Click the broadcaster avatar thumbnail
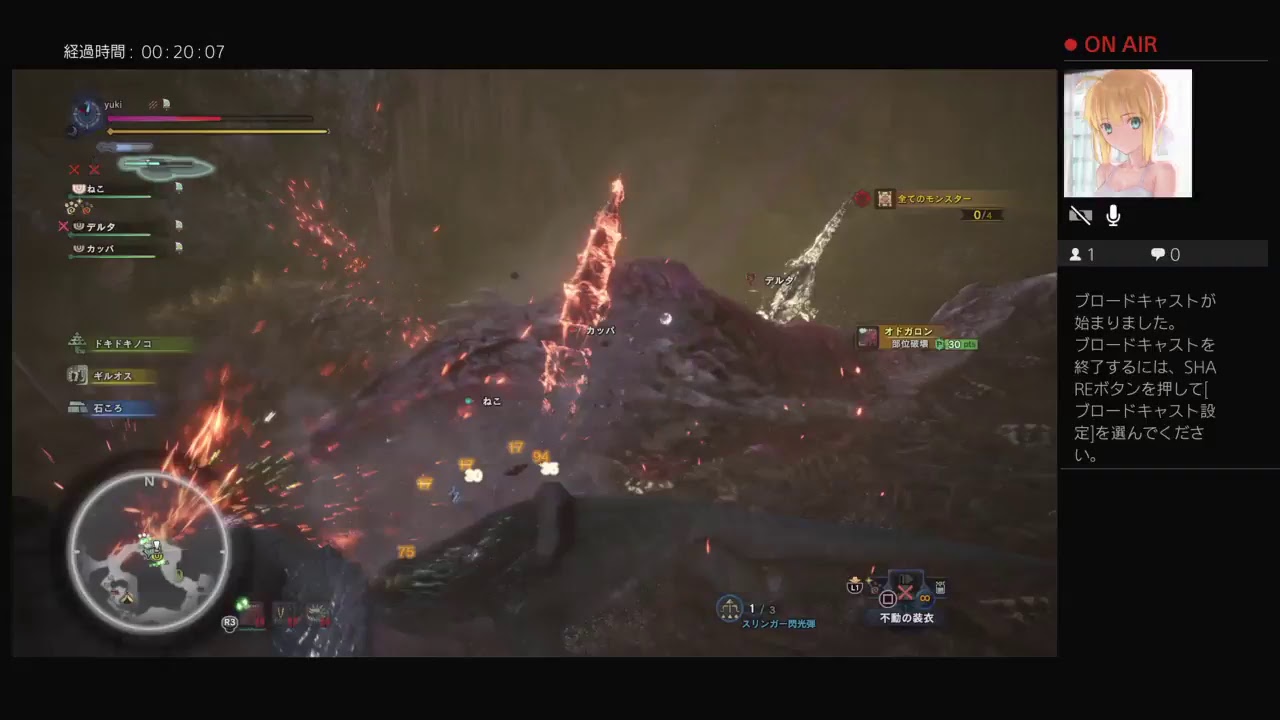Image resolution: width=1280 pixels, height=720 pixels. click(x=1128, y=133)
